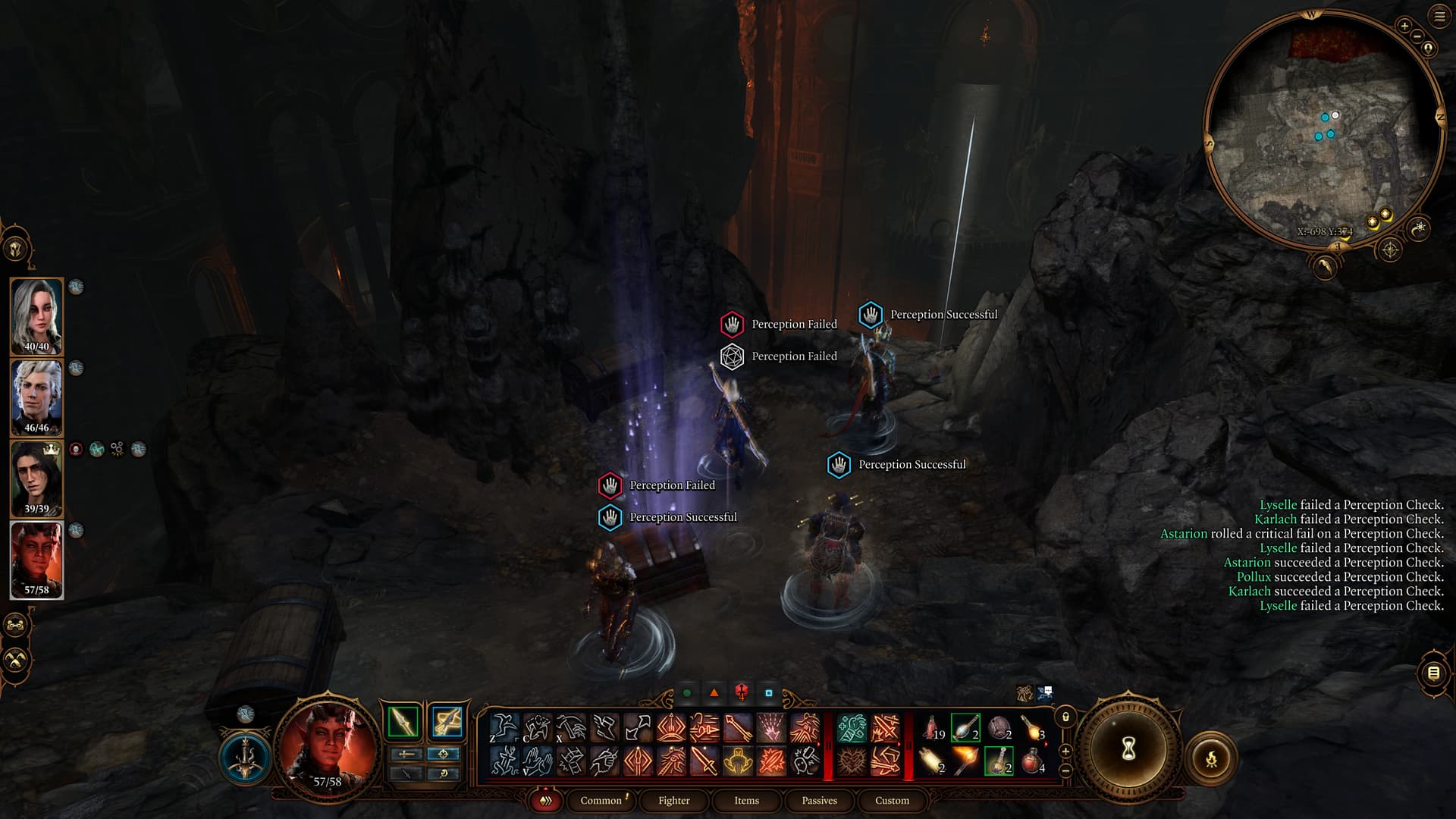Toggle group mode chain-link button
The height and width of the screenshot is (819, 1456).
click(x=16, y=626)
